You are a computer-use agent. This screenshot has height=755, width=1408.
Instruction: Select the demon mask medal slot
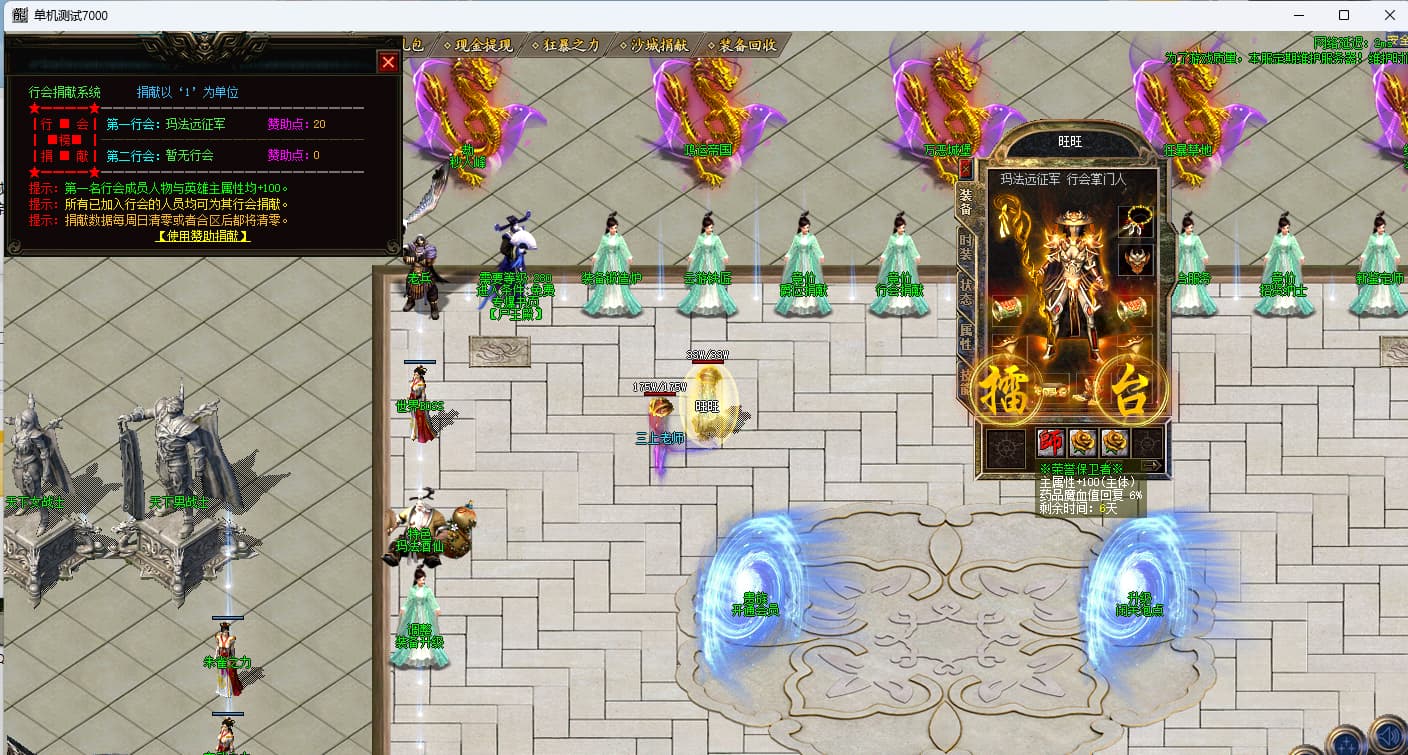[1135, 260]
